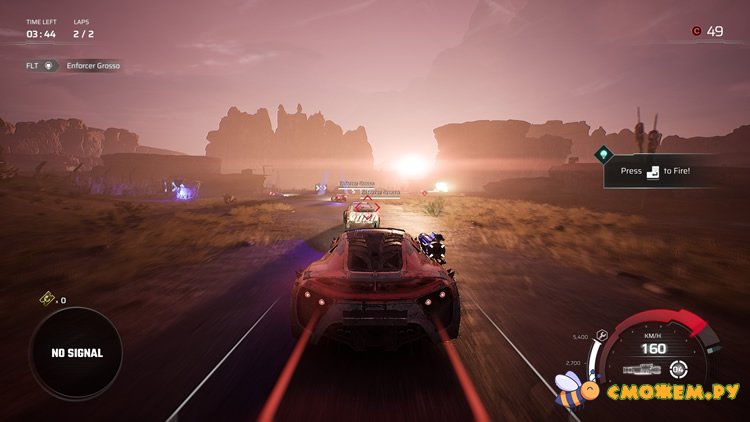
Task: Click the trophy icon beside FLT
Action: point(50,66)
